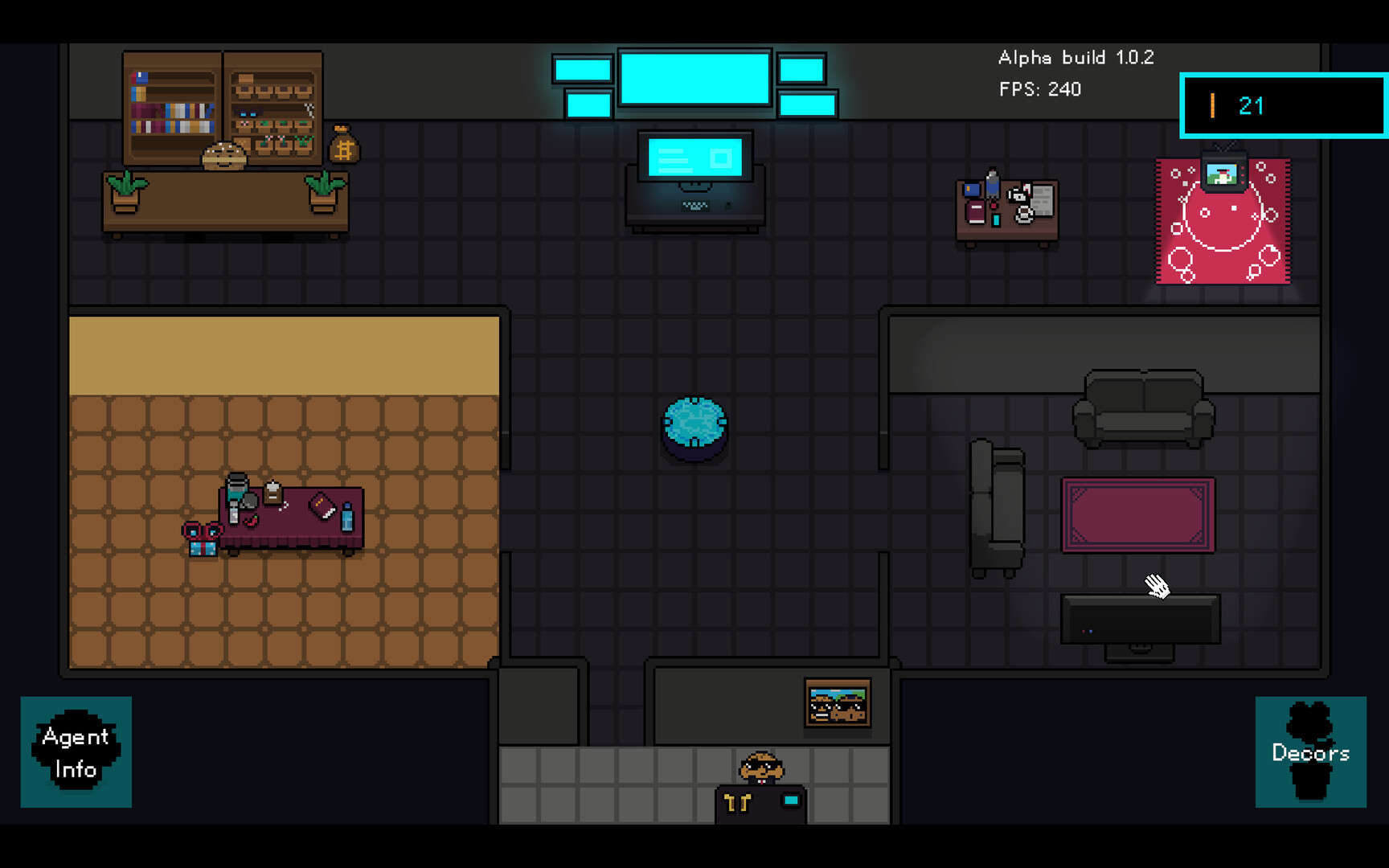Click the Alpha build 1.0.2 label

click(x=1076, y=57)
